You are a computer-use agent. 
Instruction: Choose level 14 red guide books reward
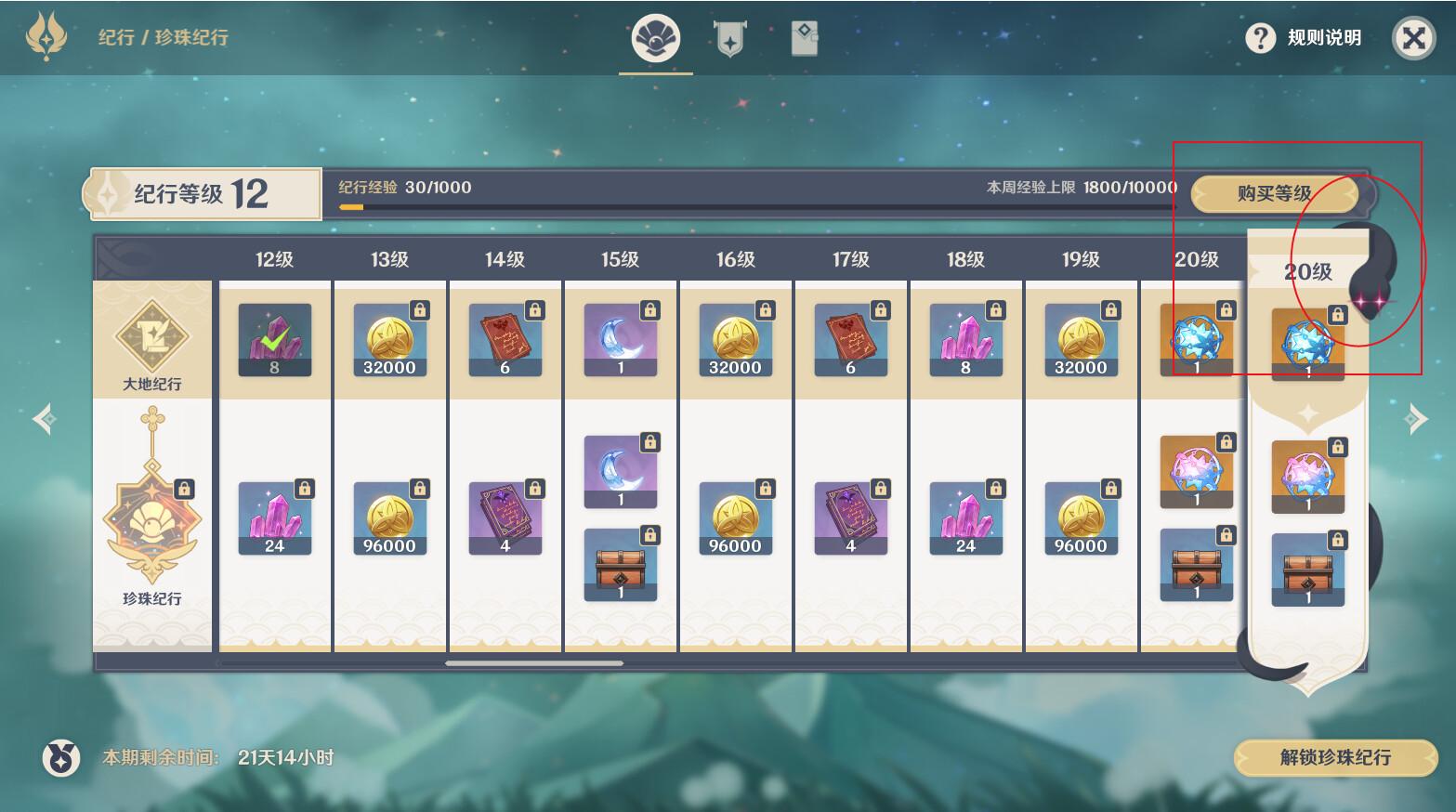click(x=505, y=340)
